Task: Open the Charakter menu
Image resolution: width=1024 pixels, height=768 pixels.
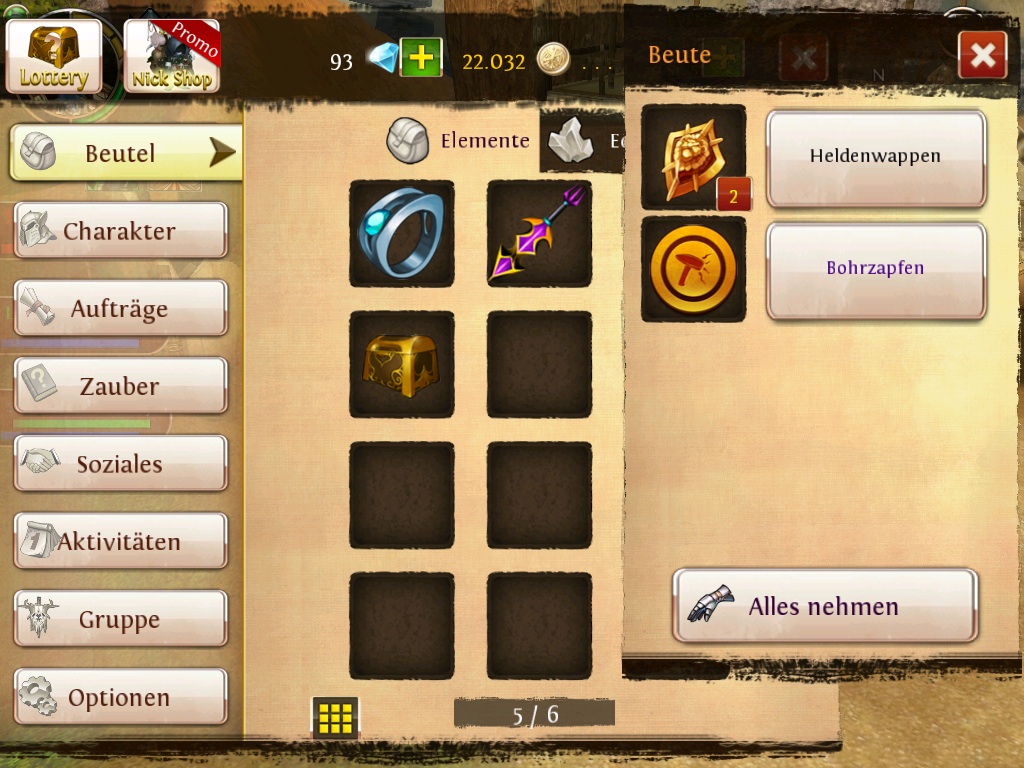Action: pos(120,231)
